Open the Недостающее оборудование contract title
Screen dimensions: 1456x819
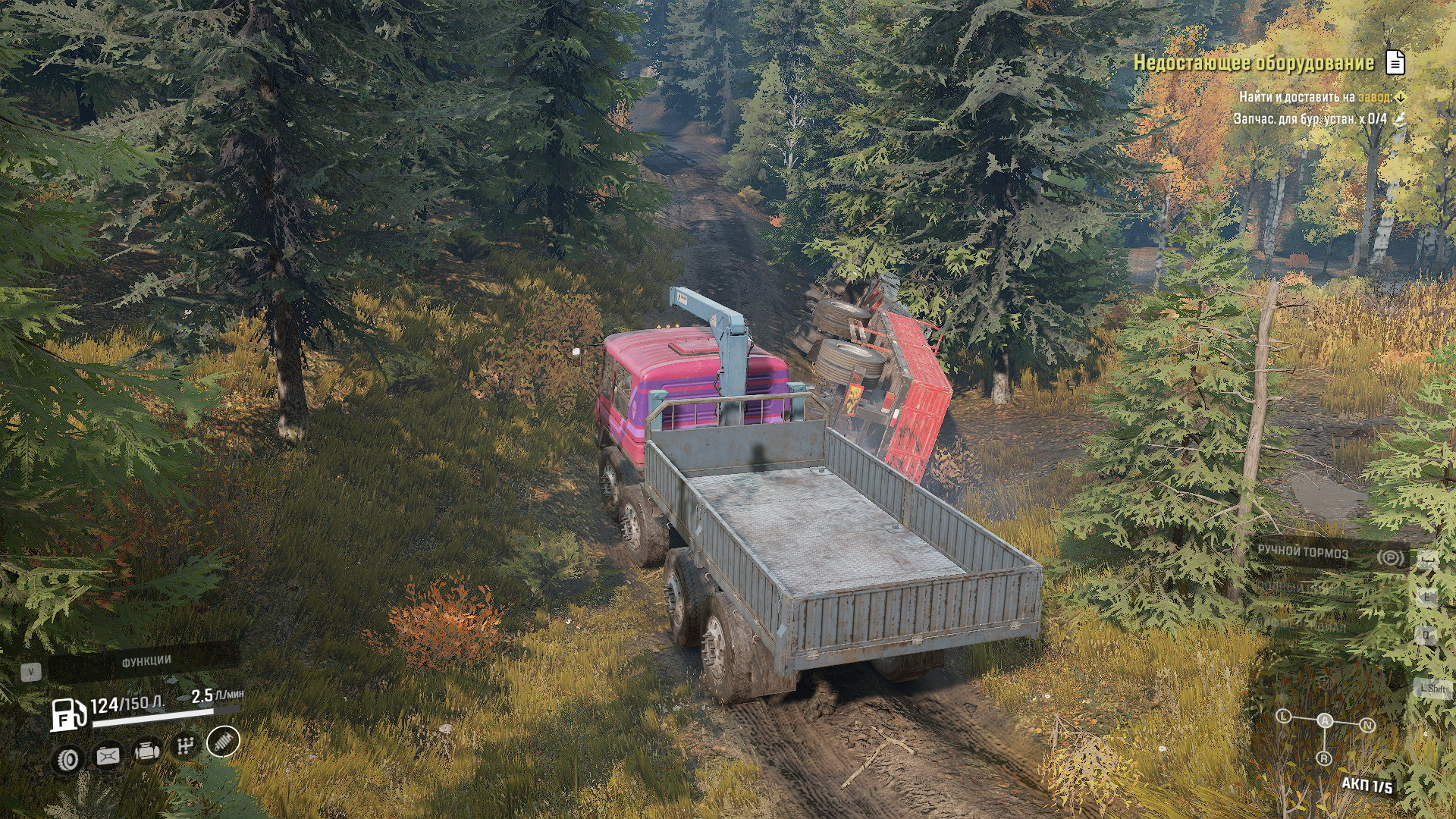point(1253,63)
